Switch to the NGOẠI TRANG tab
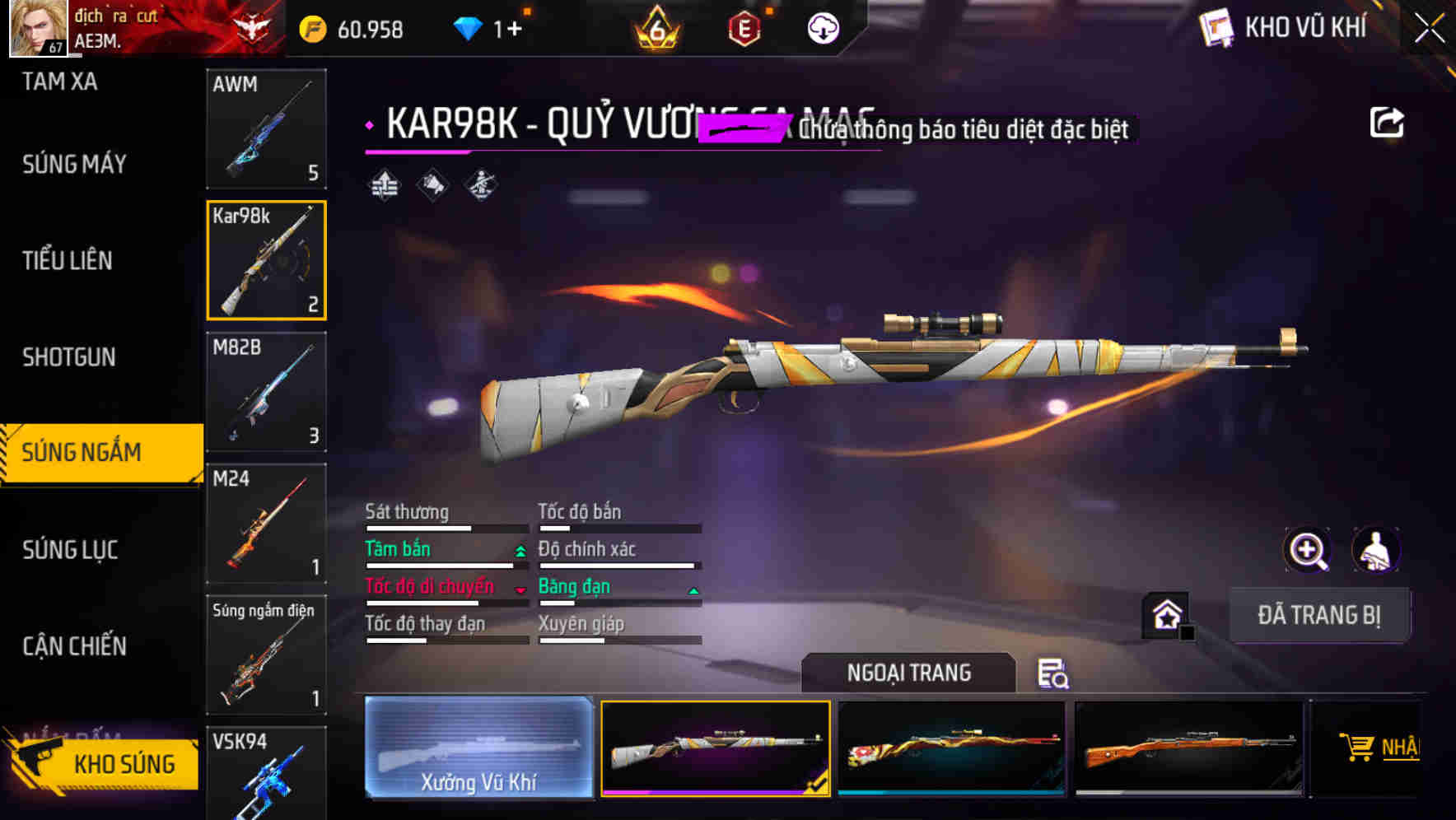1456x820 pixels. pos(909,672)
